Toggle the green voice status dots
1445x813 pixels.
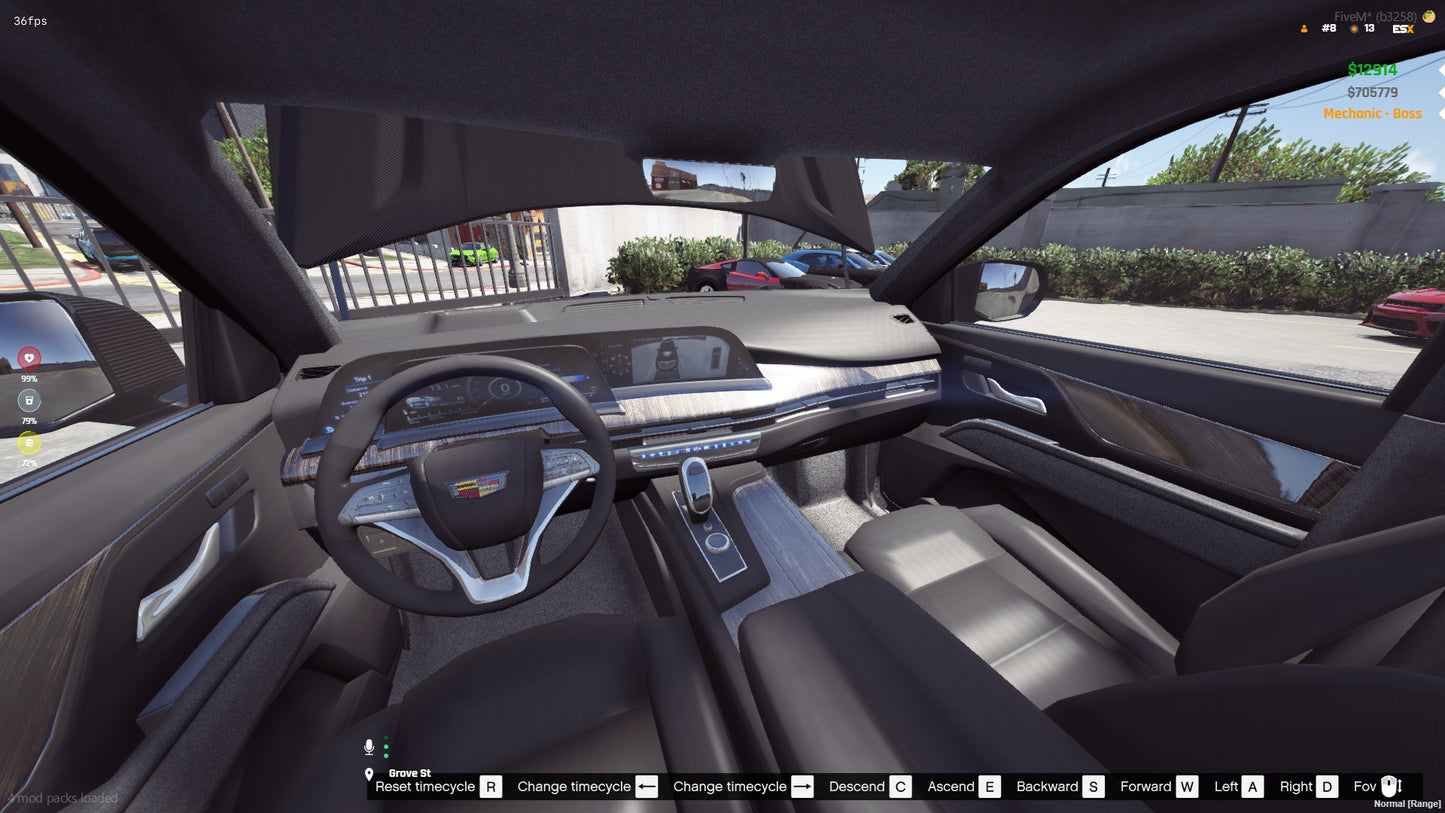point(385,748)
